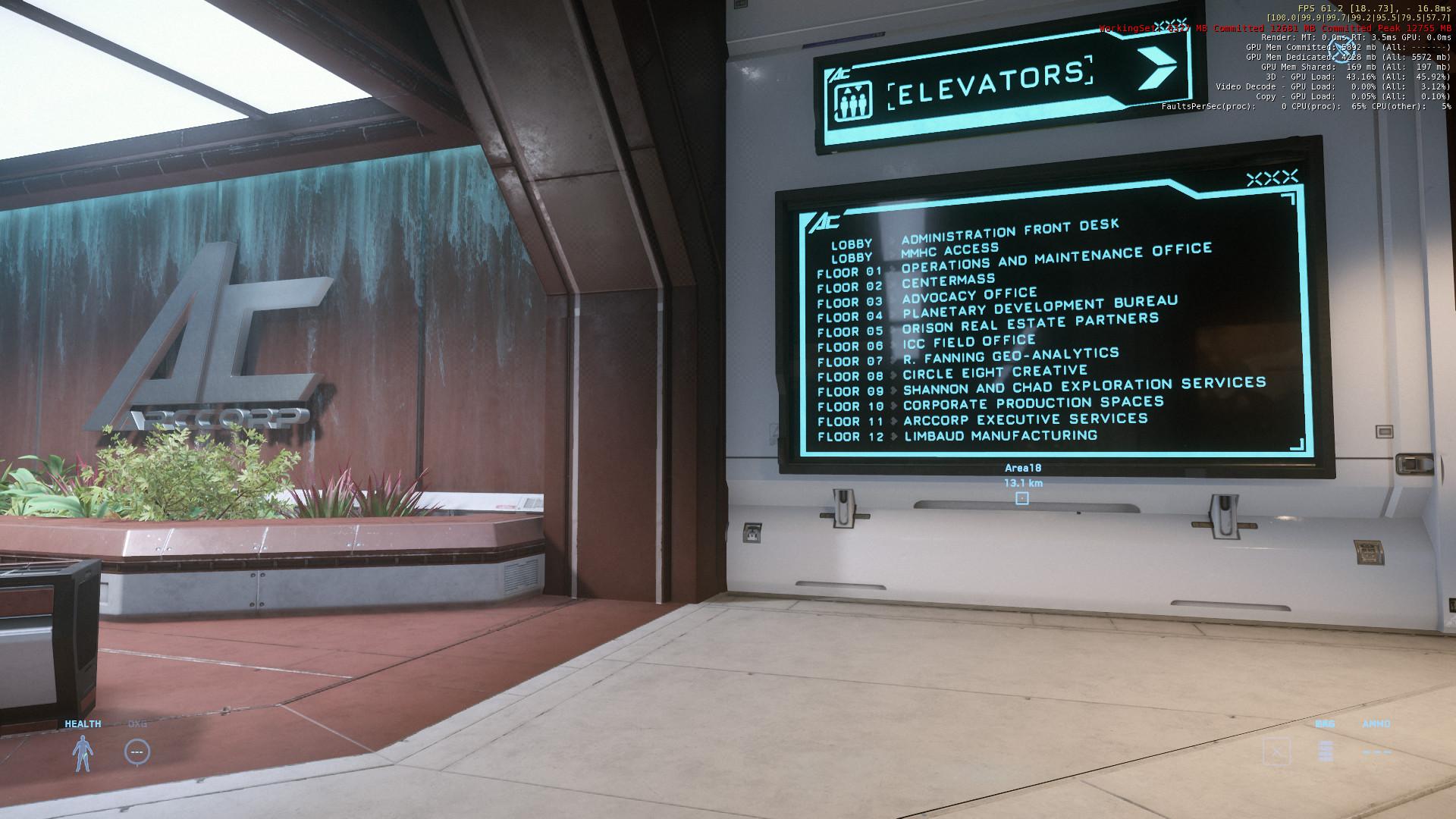1456x819 pixels.
Task: Expand the Planetary Development Bureau floor entry
Action: [x=1038, y=308]
